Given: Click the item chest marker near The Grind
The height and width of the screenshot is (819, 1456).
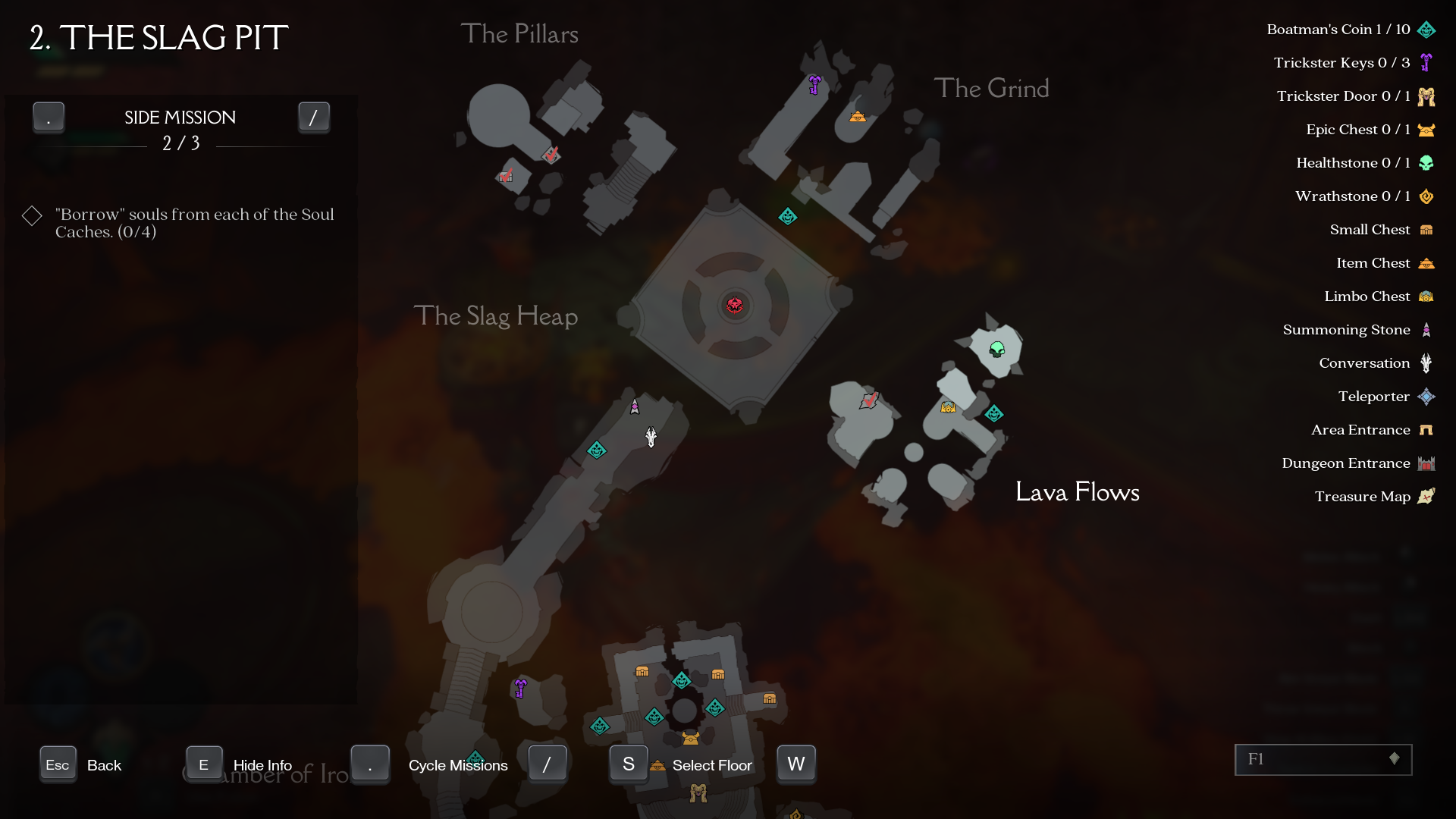Looking at the screenshot, I should point(857,116).
